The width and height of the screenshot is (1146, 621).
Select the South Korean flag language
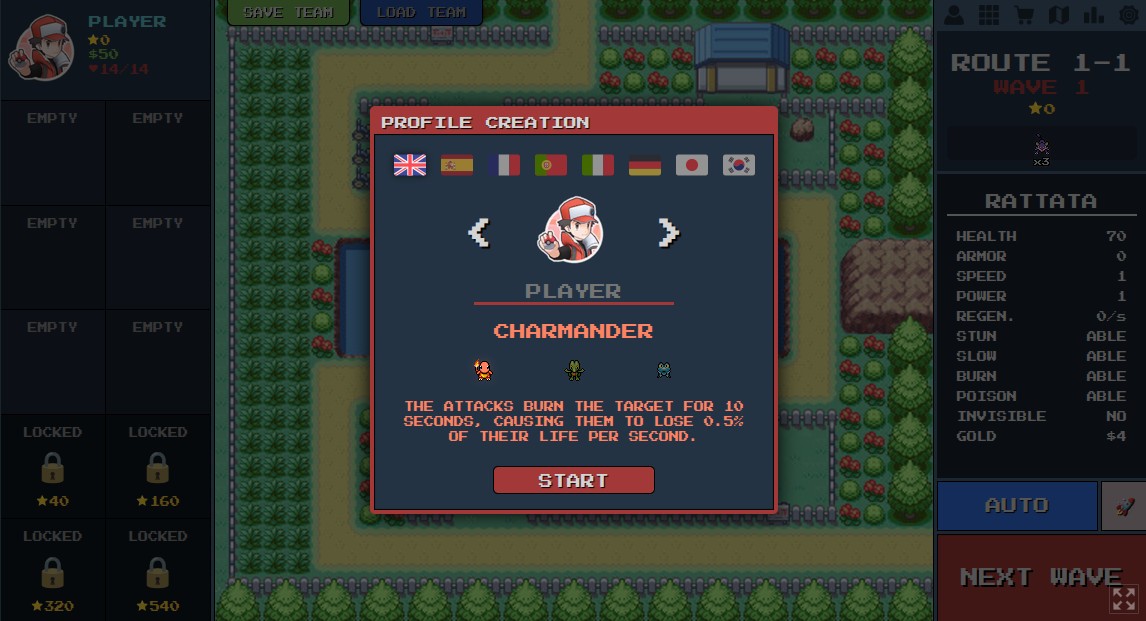[739, 165]
